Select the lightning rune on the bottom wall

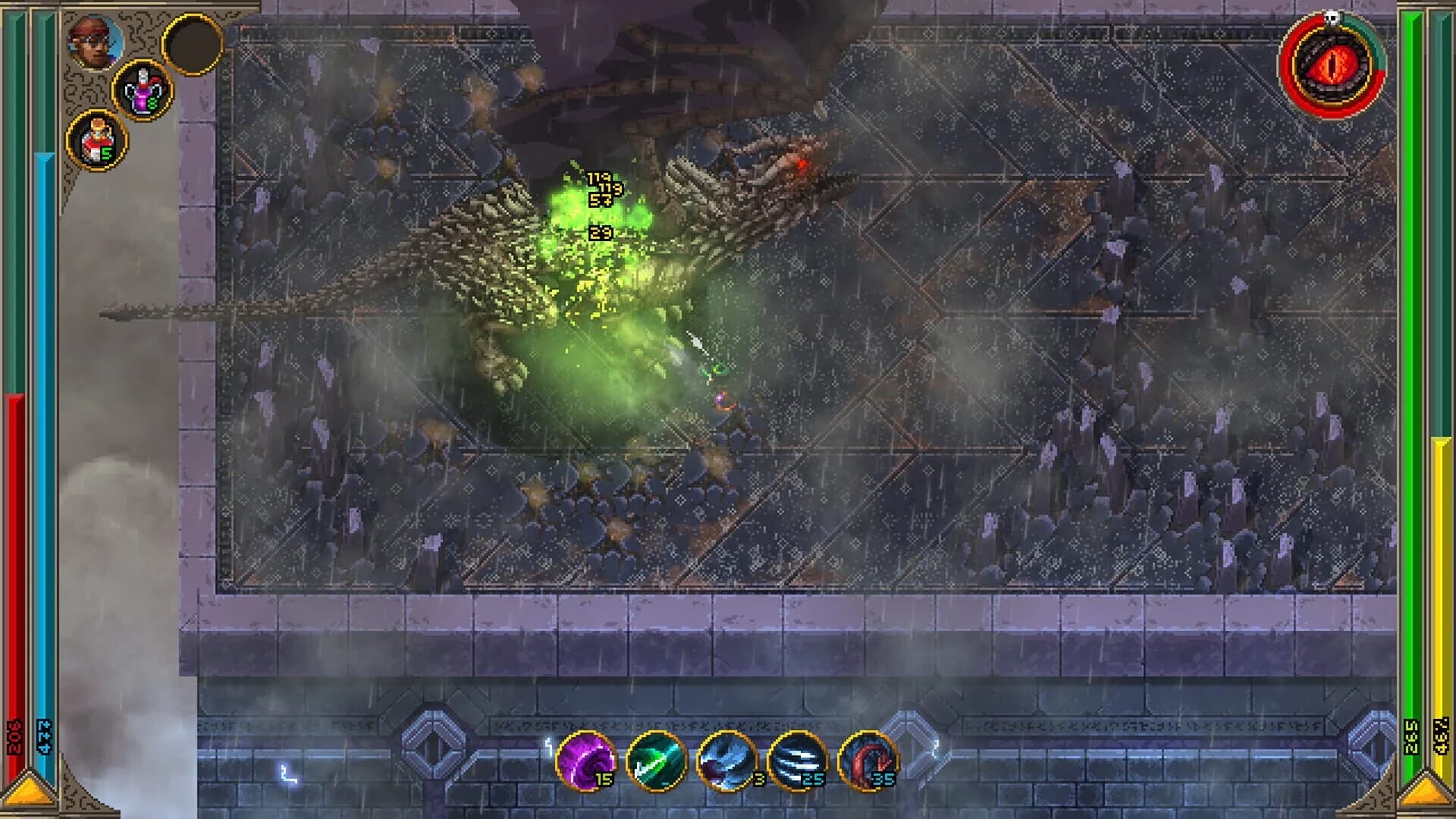point(287,773)
